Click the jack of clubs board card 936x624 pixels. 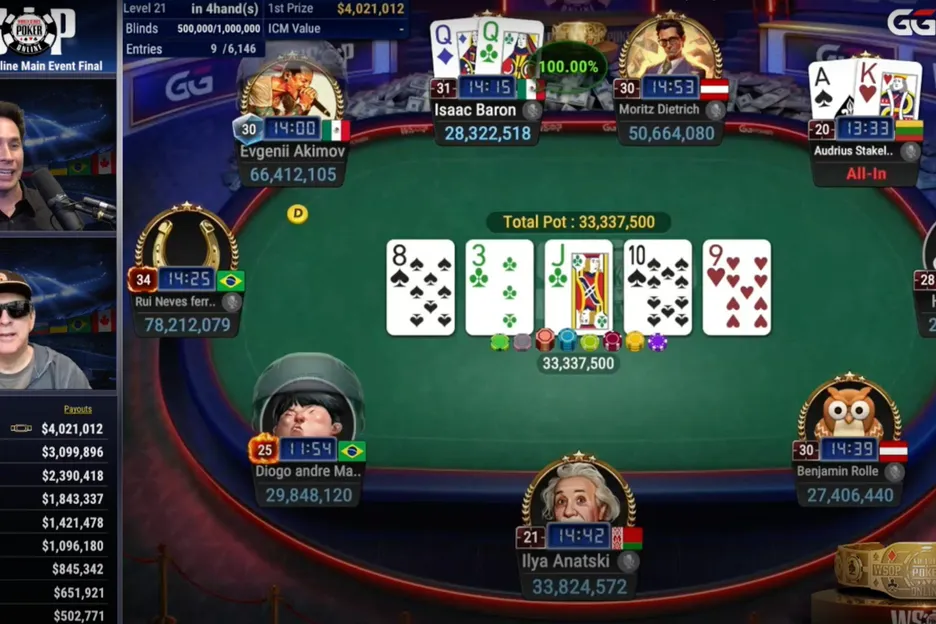coord(578,286)
